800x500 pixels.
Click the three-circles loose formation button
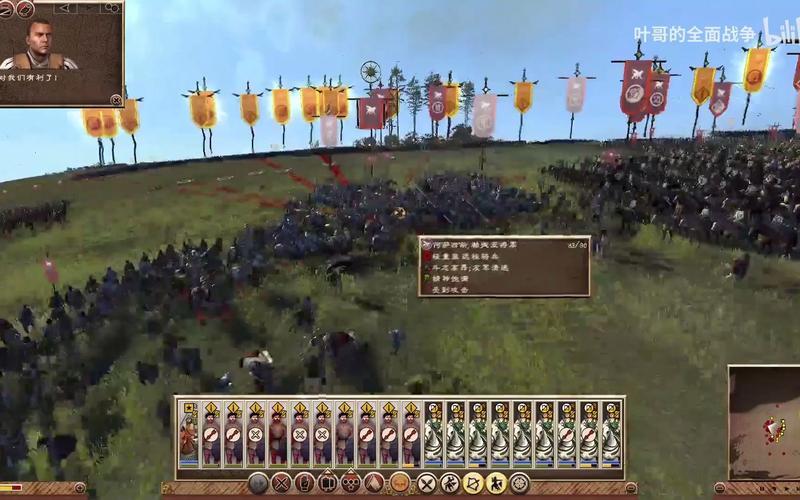[x=352, y=484]
